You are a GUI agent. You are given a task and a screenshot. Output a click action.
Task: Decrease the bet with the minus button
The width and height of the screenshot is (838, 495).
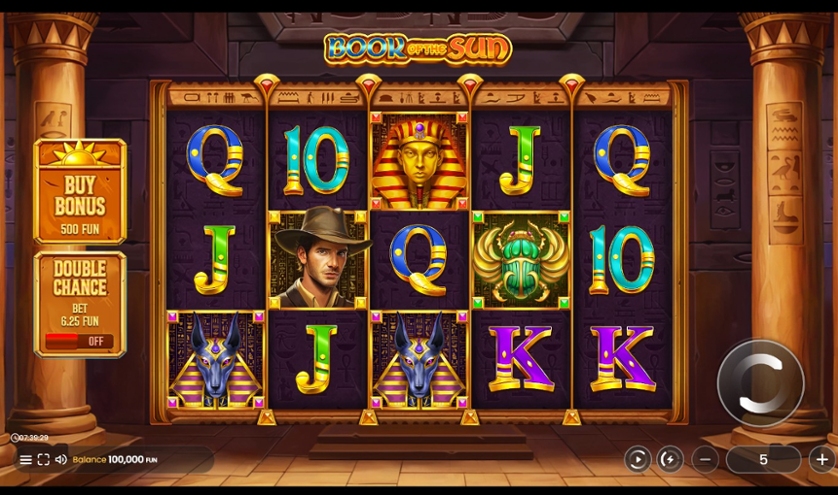coord(705,459)
